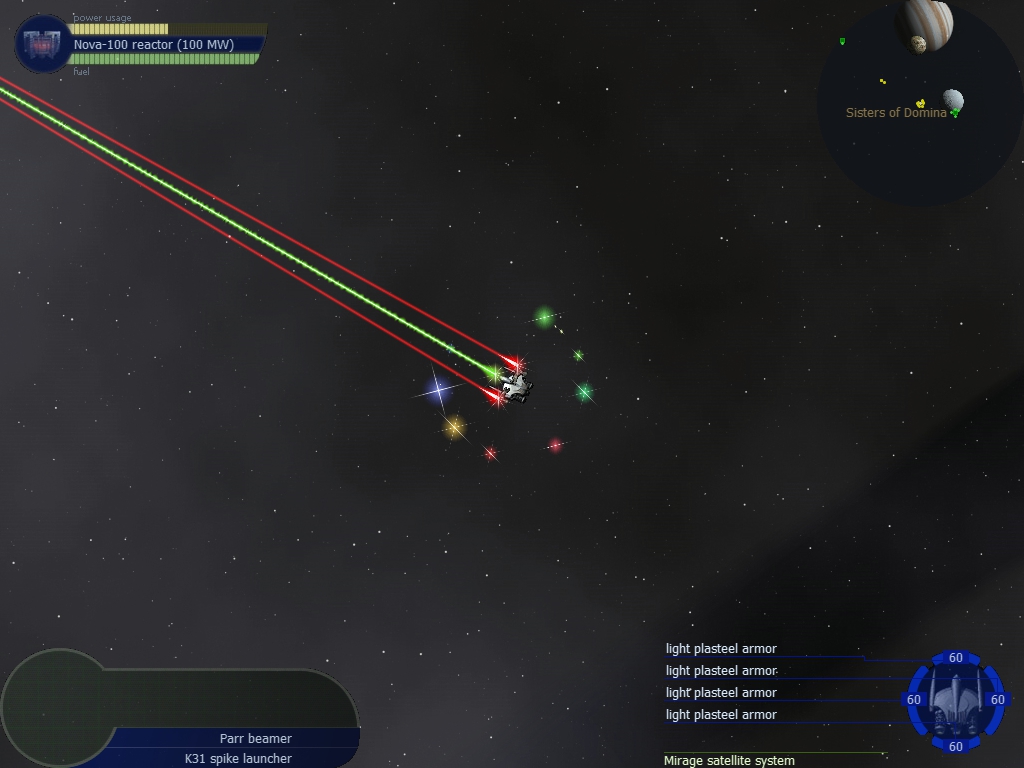Viewport: 1024px width, 768px height.
Task: Click the Nova-100 reactor icon
Action: click(x=43, y=44)
